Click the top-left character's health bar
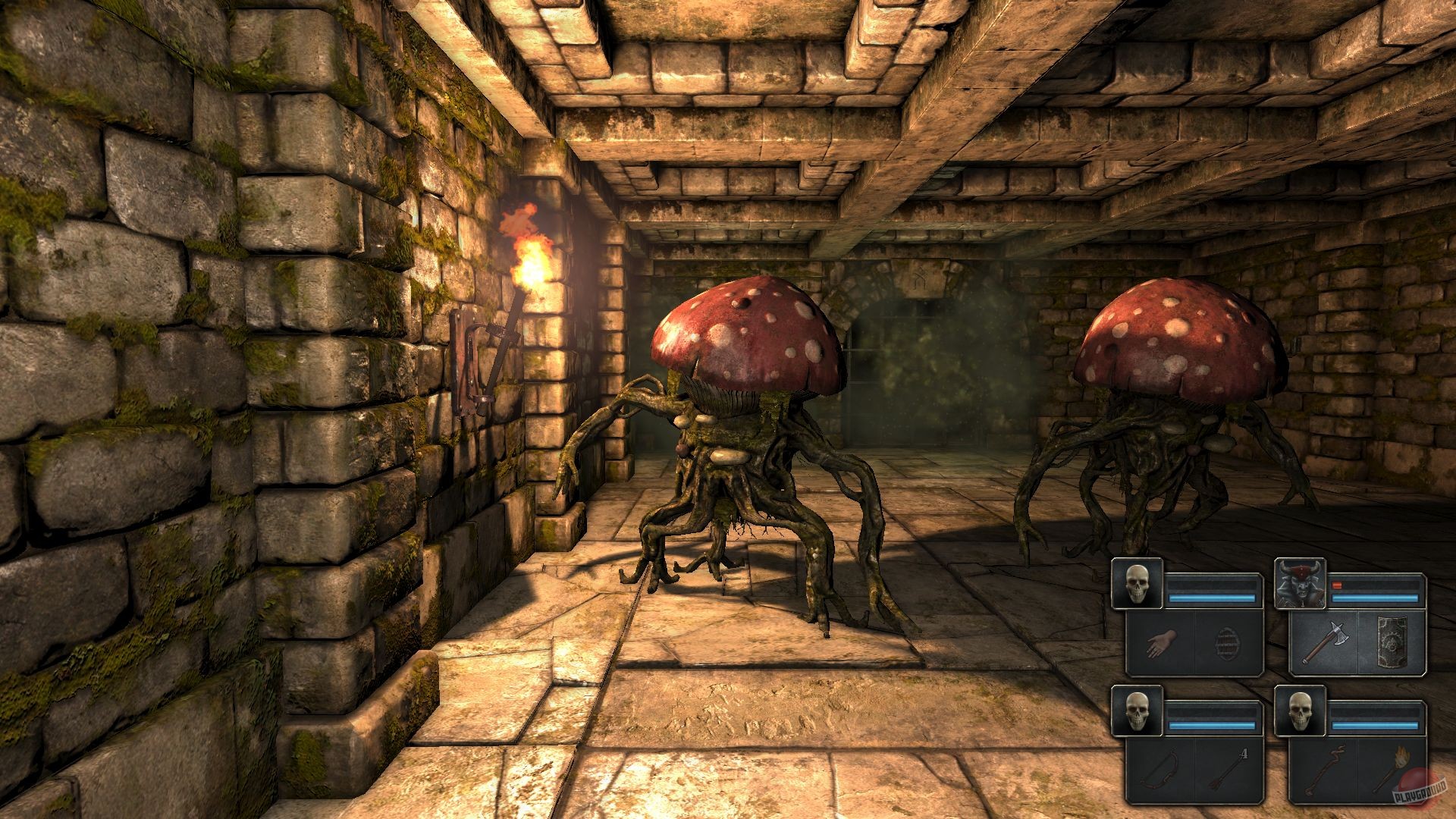This screenshot has height=819, width=1456. tap(1210, 586)
